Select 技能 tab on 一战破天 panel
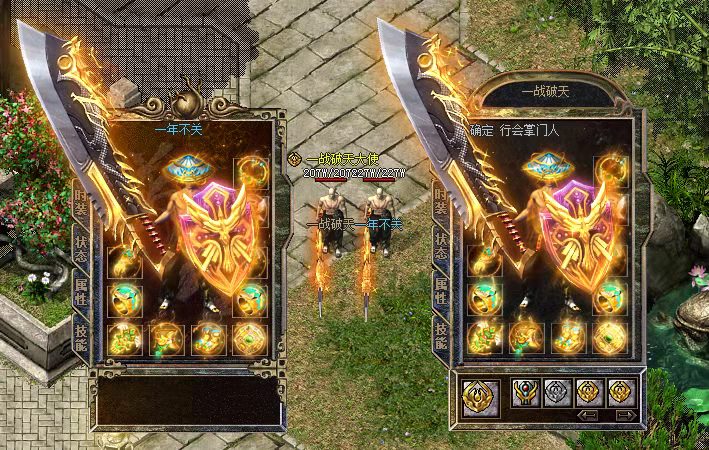Screen dimensions: 709x450 (440, 334)
